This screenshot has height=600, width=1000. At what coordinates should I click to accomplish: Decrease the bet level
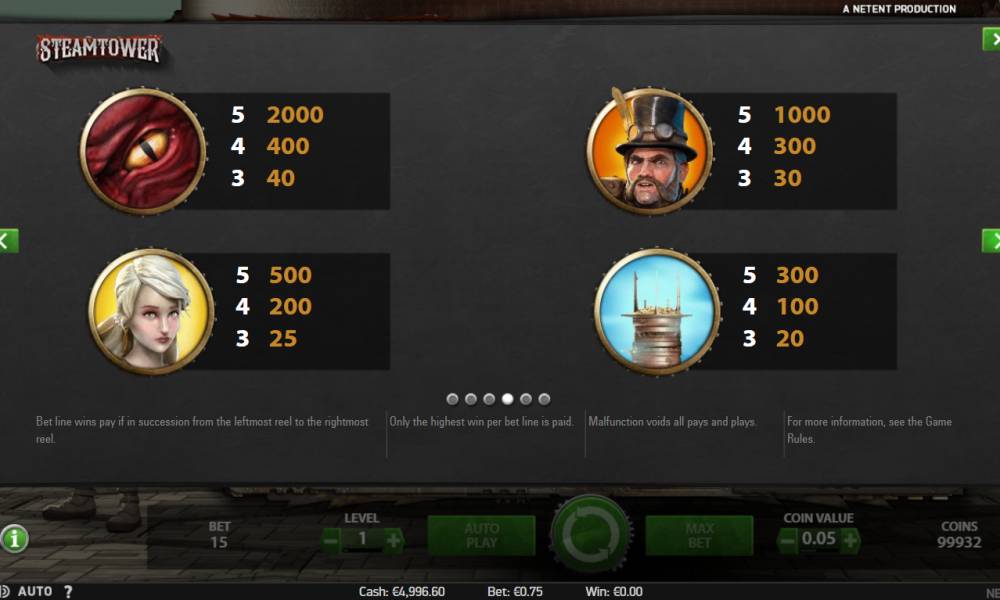(x=332, y=541)
